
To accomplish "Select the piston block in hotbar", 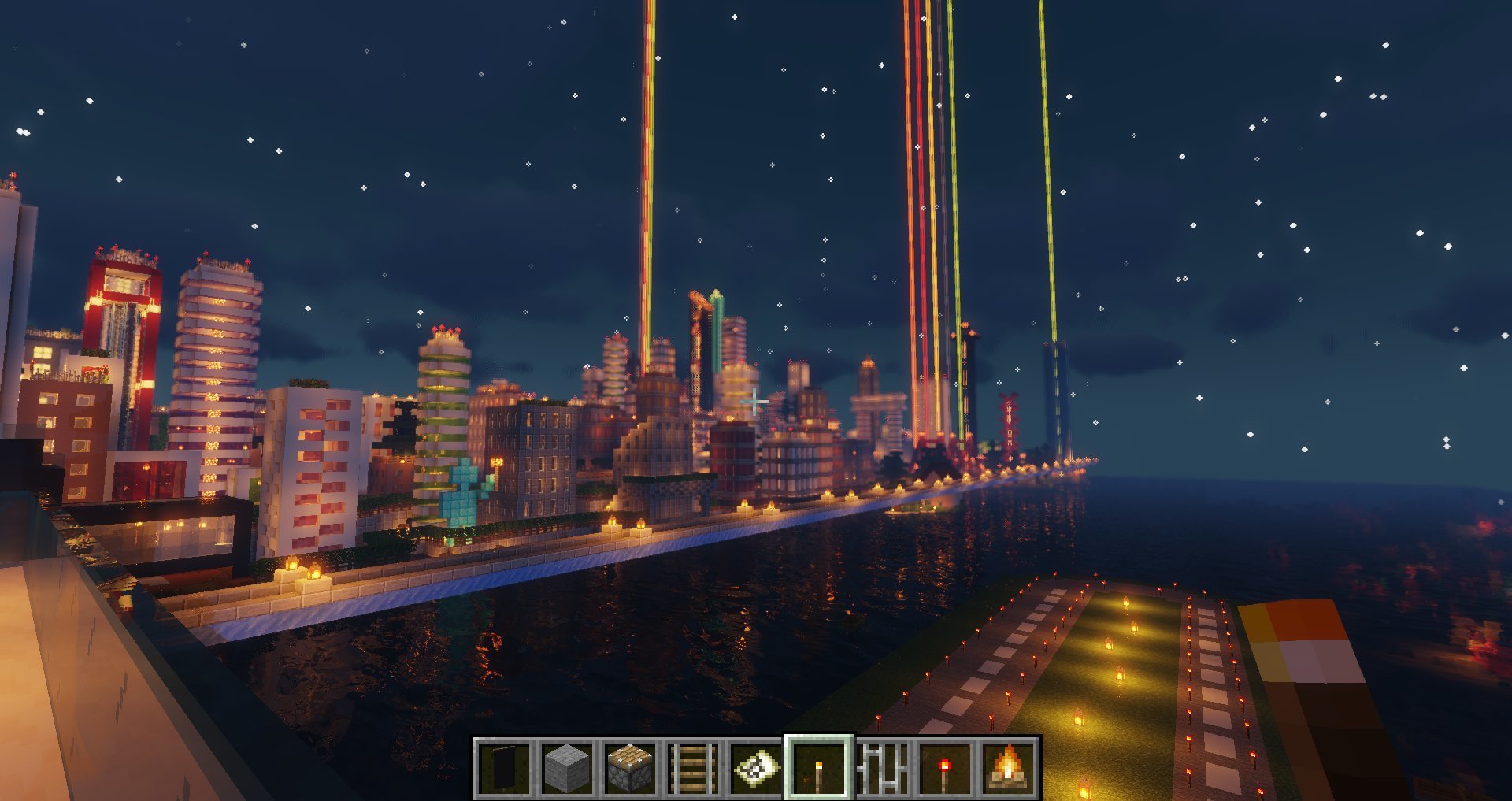I will point(631,767).
